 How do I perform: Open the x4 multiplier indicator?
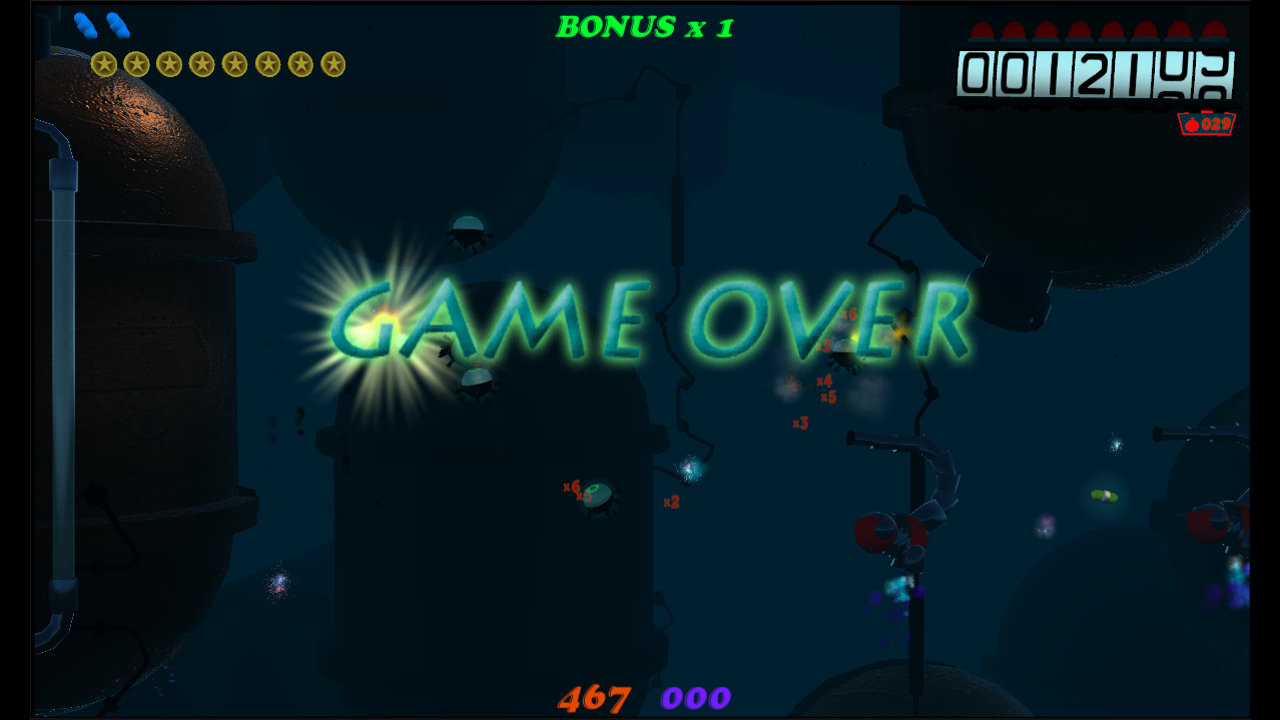coord(825,380)
